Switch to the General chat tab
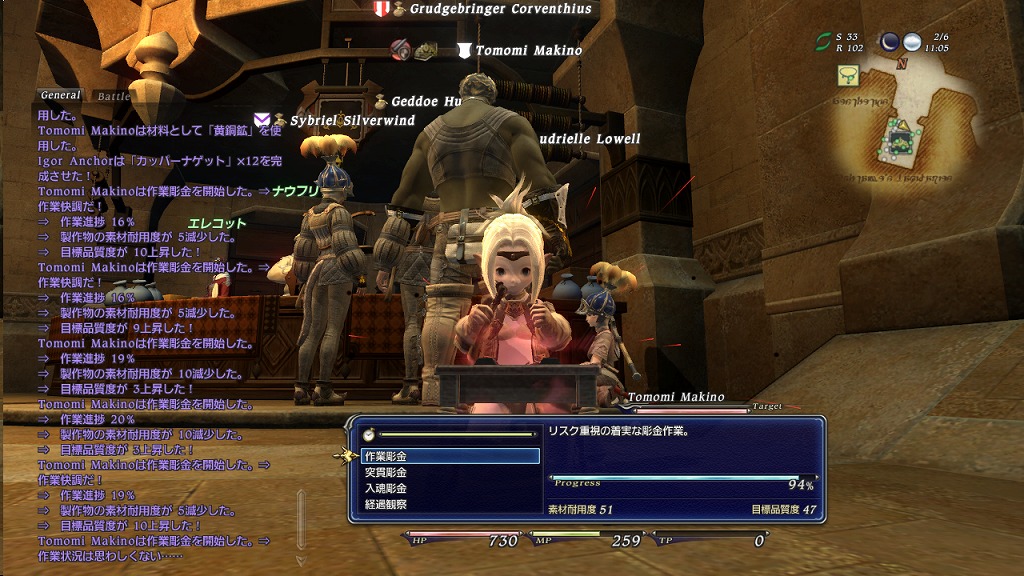Image resolution: width=1024 pixels, height=576 pixels. coord(60,96)
